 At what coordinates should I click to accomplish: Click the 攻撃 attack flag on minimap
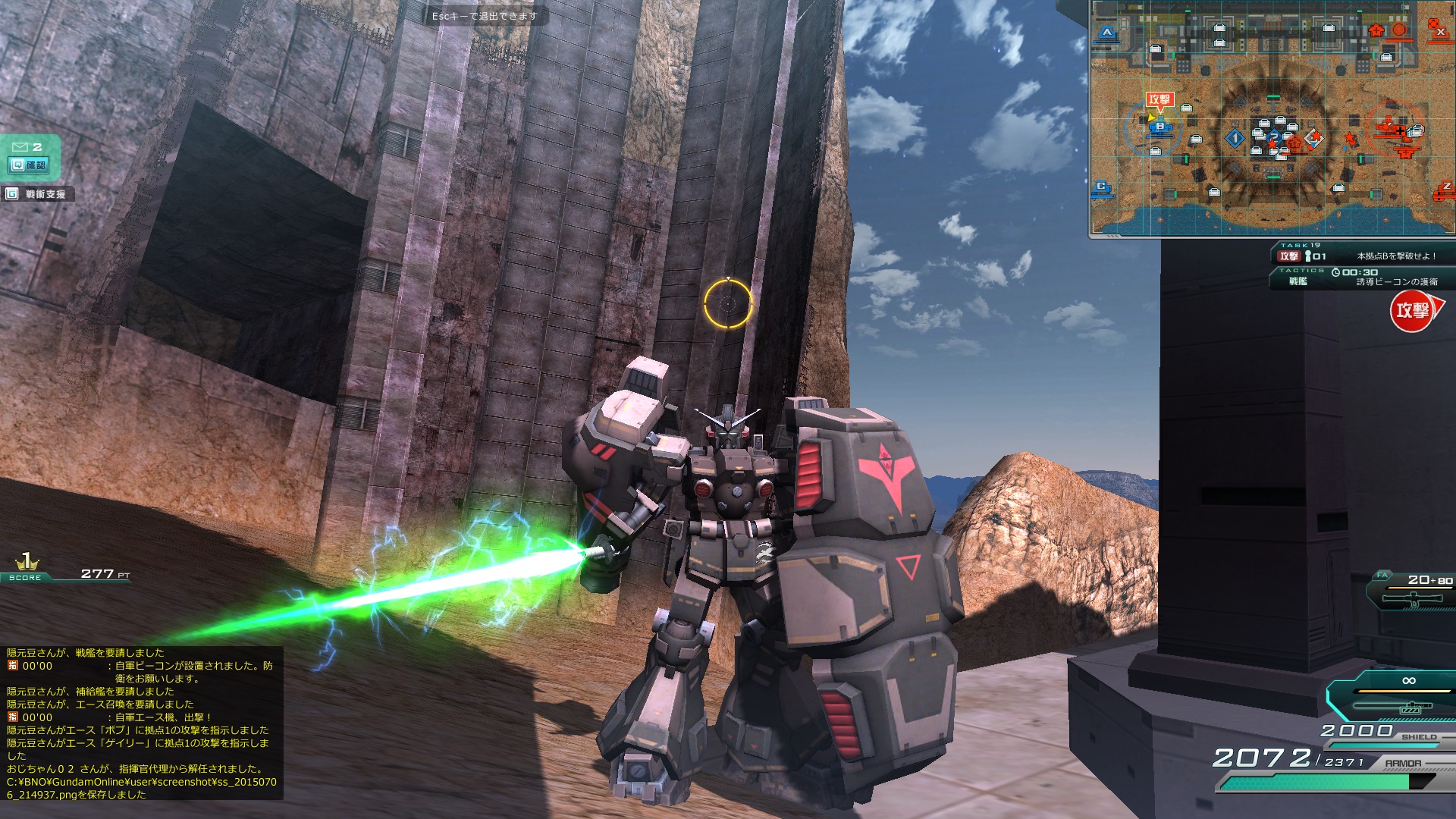[x=1159, y=99]
